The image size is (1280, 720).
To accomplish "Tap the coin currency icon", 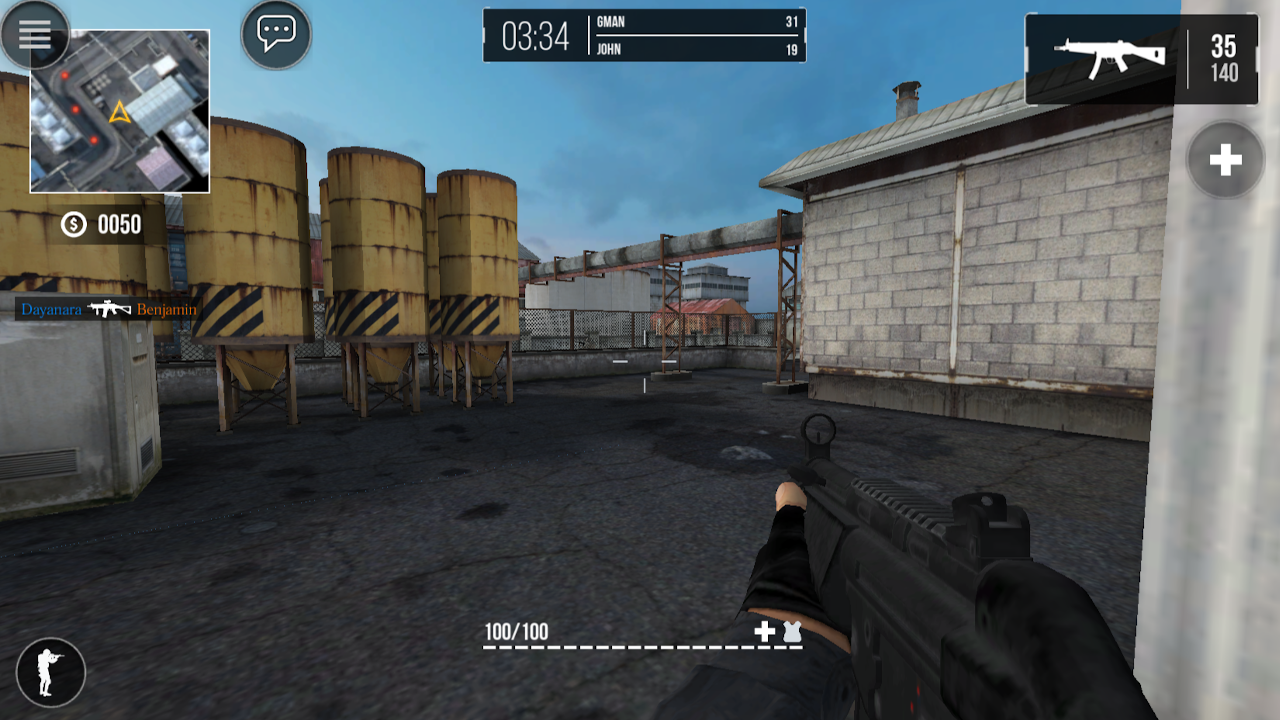I will click(72, 226).
